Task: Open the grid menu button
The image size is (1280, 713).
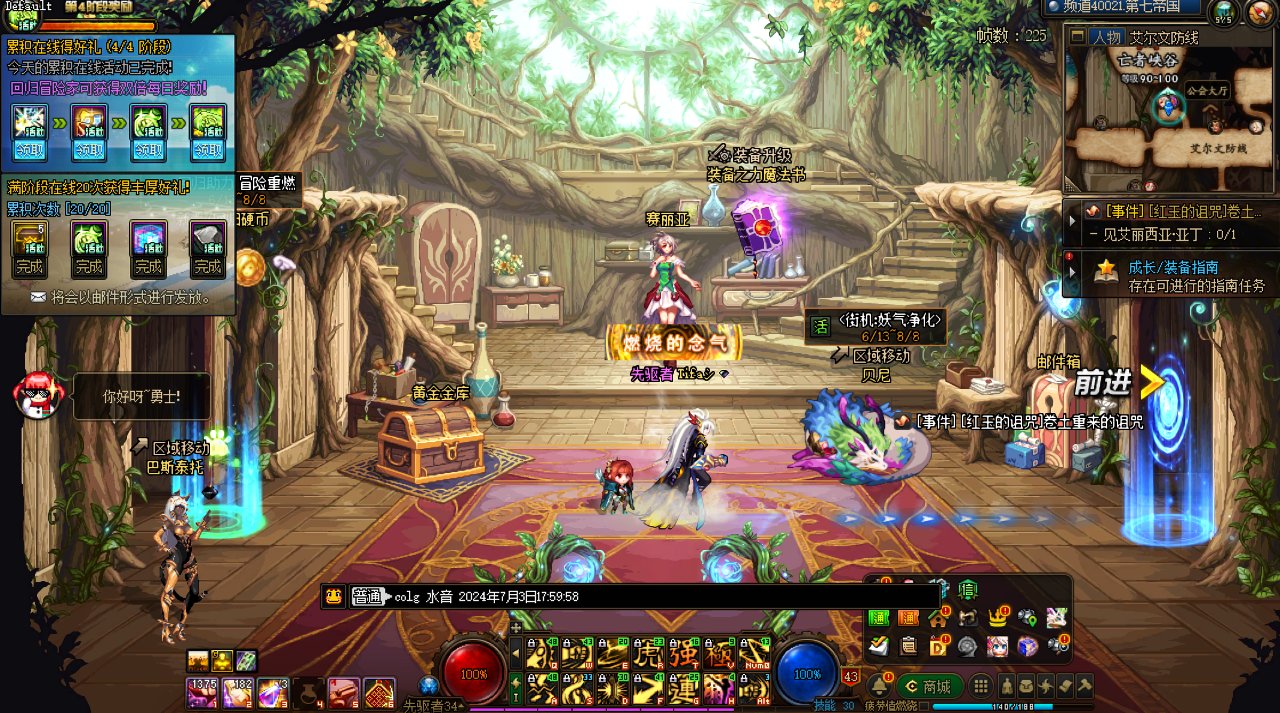Action: 982,686
